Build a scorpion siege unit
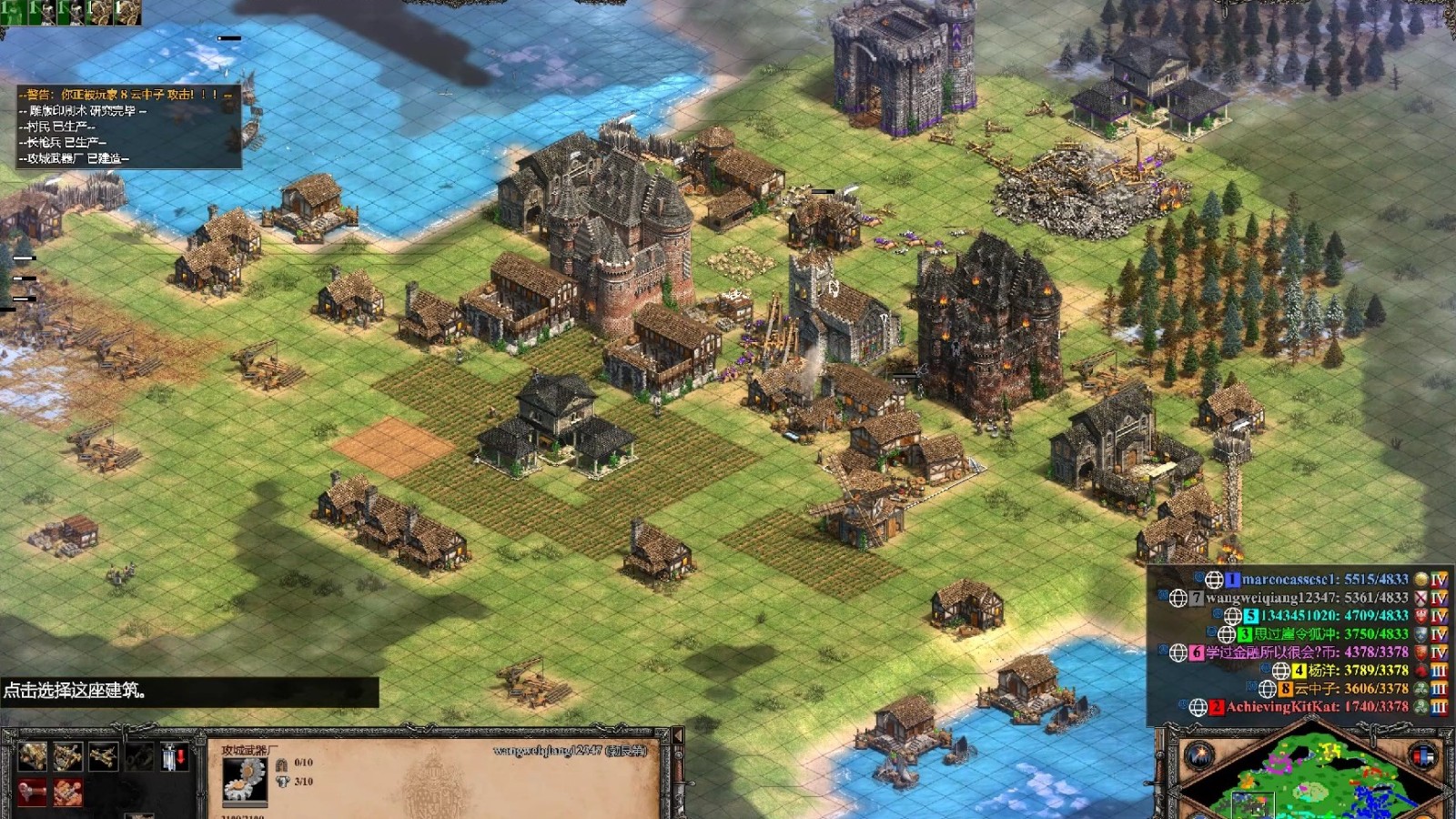This screenshot has width=1456, height=819. click(x=103, y=756)
